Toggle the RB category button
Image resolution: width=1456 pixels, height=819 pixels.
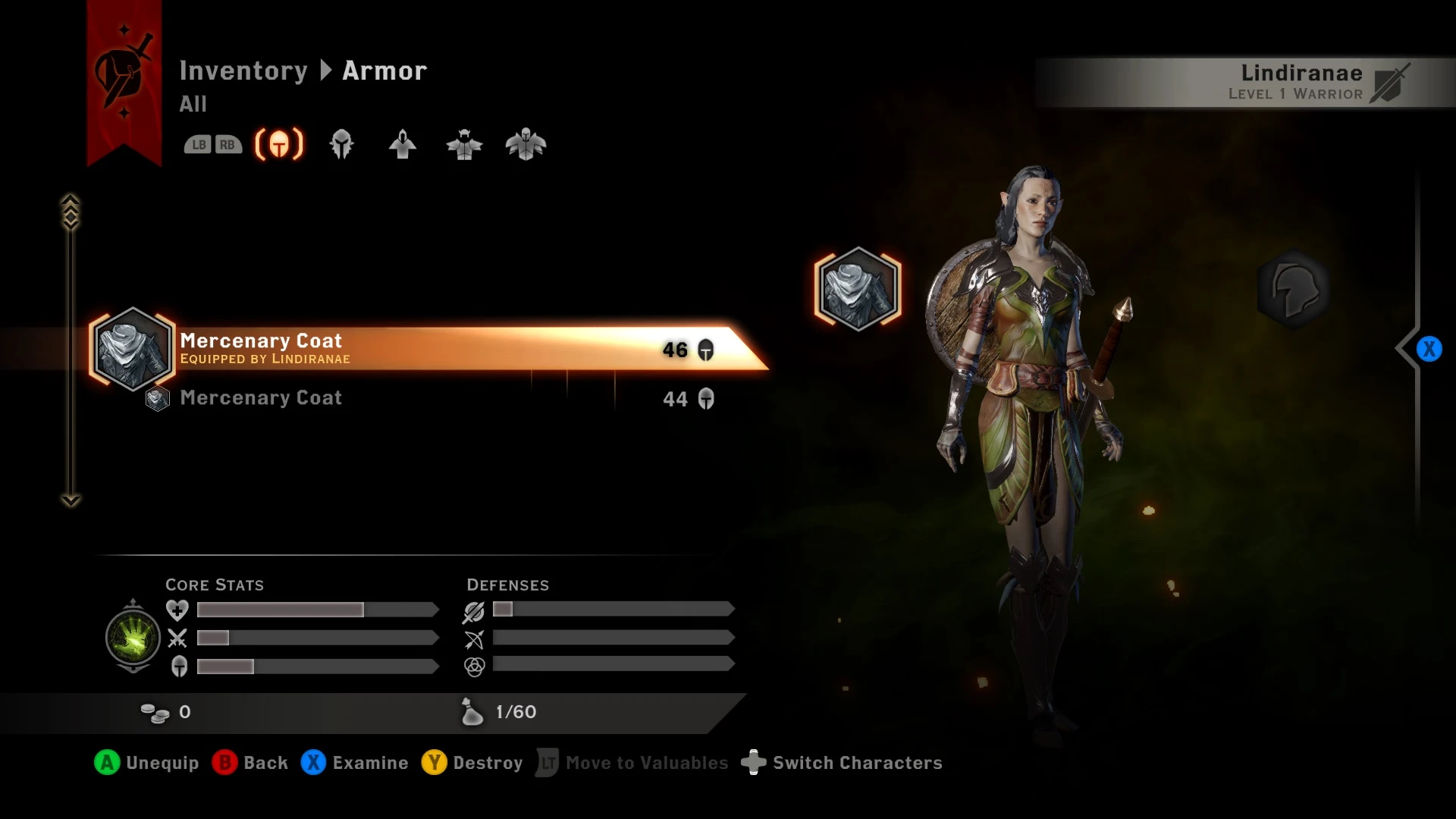227,144
